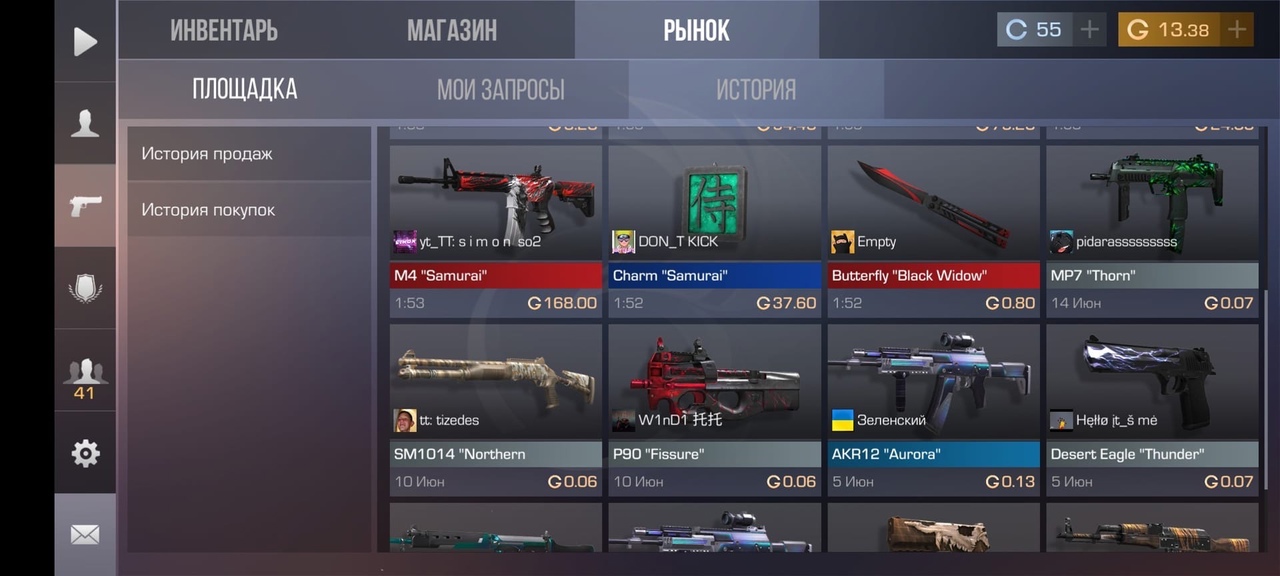
Task: Choose История покупок in the side list
Action: pos(248,210)
